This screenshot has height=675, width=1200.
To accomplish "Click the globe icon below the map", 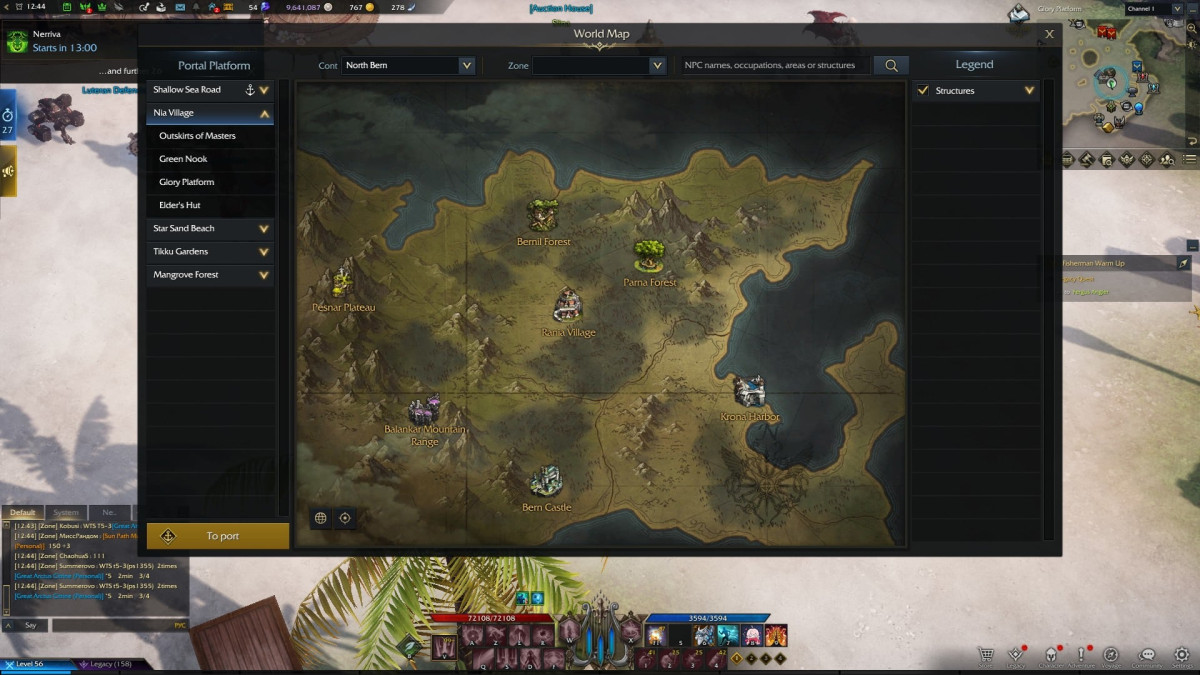I will click(321, 518).
